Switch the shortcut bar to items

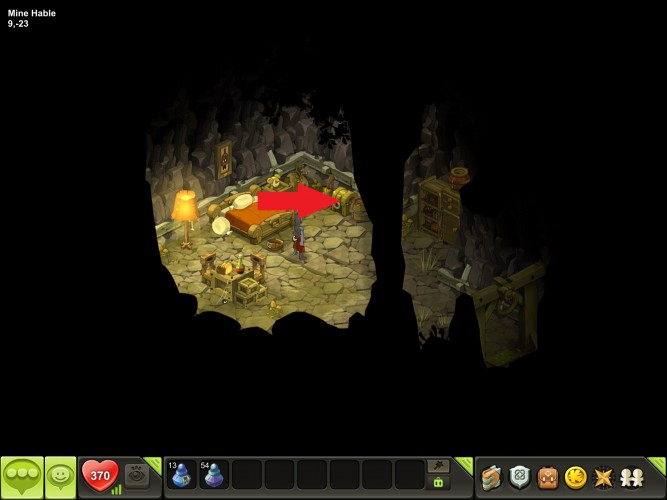coord(437,483)
